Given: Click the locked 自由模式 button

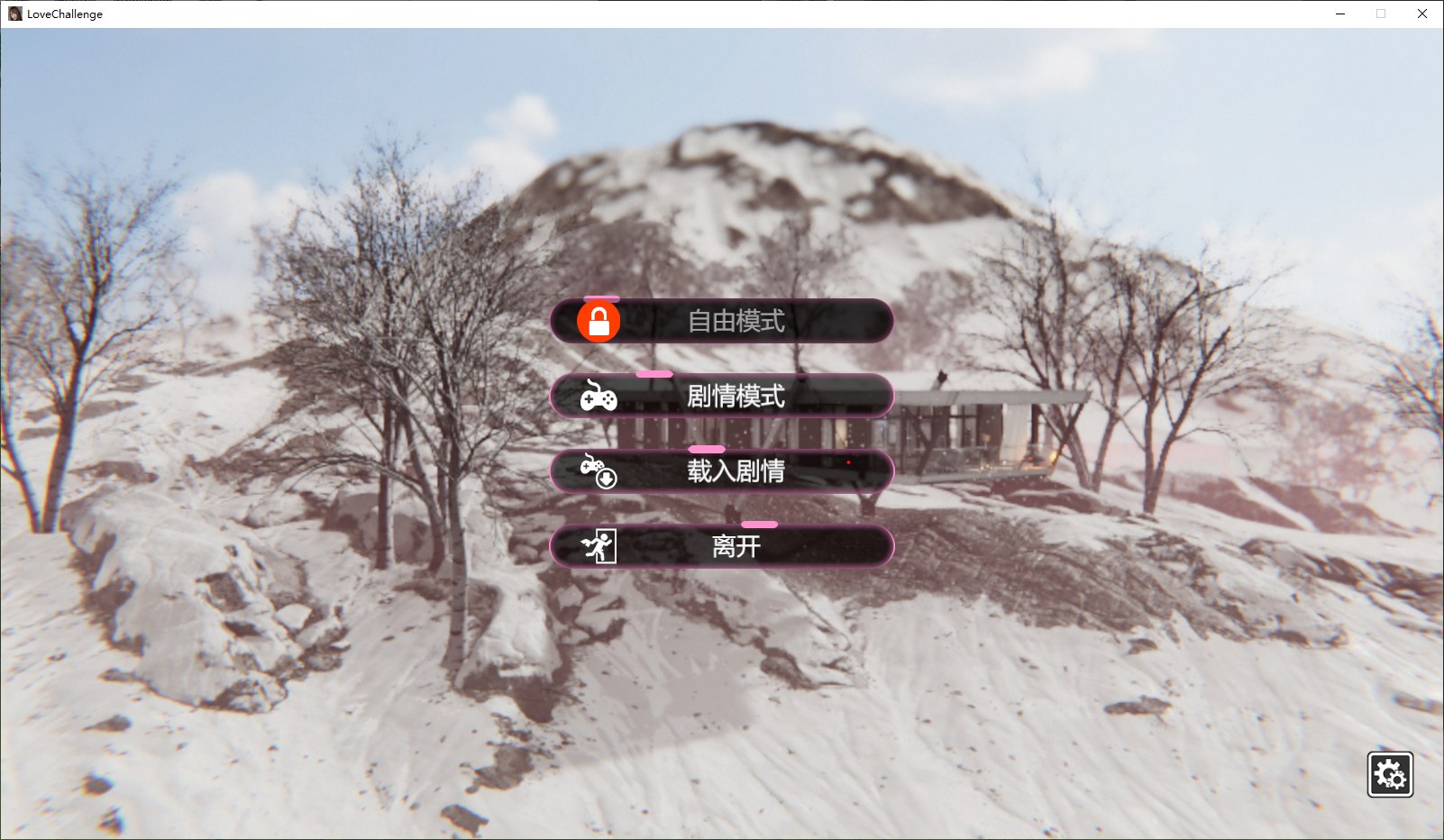Looking at the screenshot, I should [x=736, y=321].
